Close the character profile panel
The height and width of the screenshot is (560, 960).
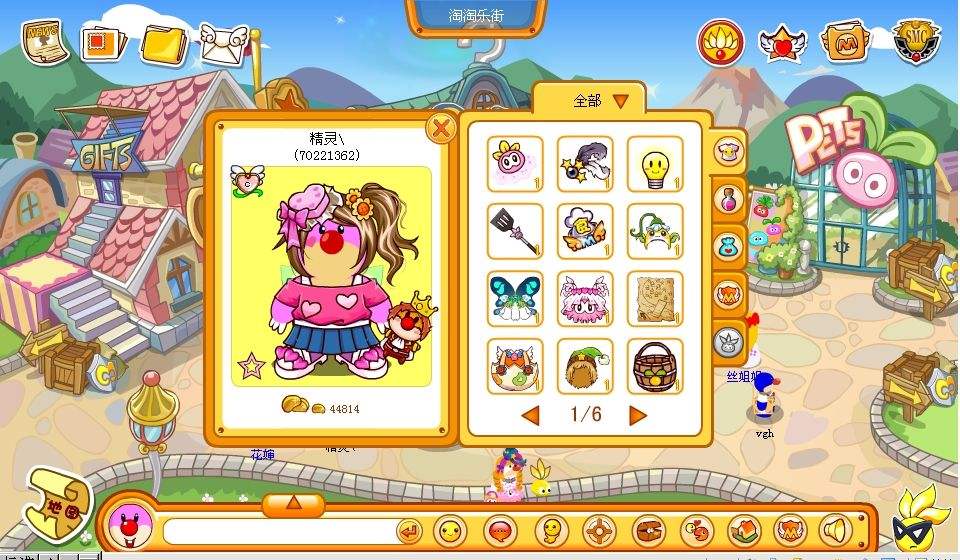440,128
